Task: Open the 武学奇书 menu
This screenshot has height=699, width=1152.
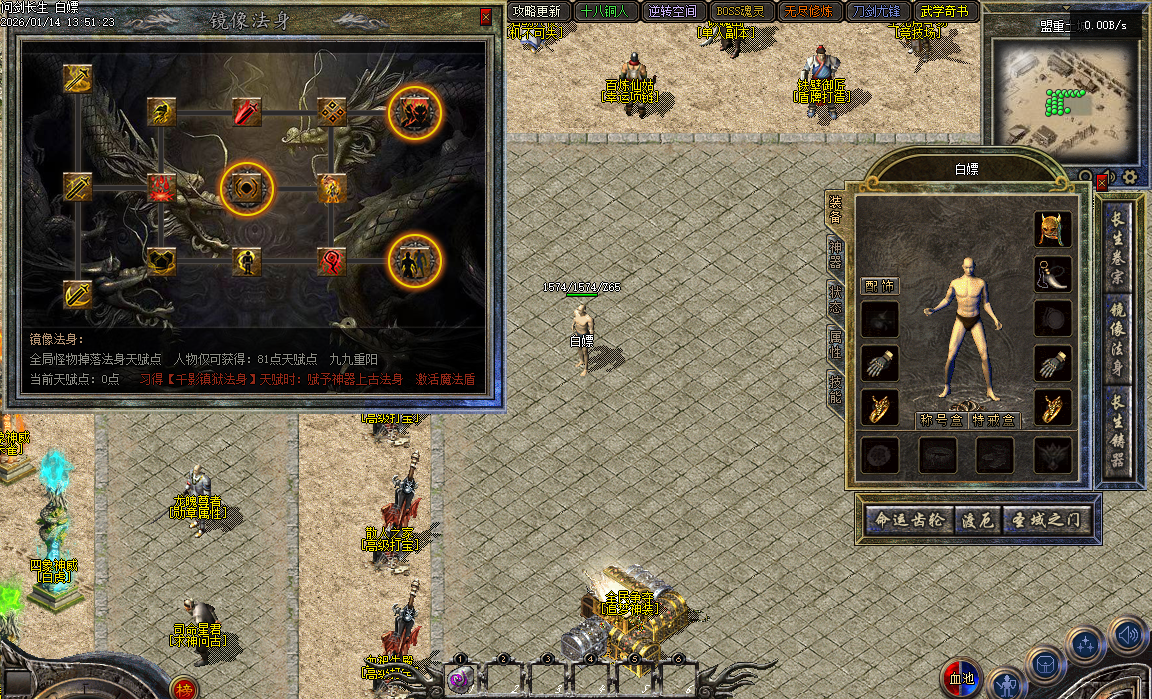Action: click(945, 12)
